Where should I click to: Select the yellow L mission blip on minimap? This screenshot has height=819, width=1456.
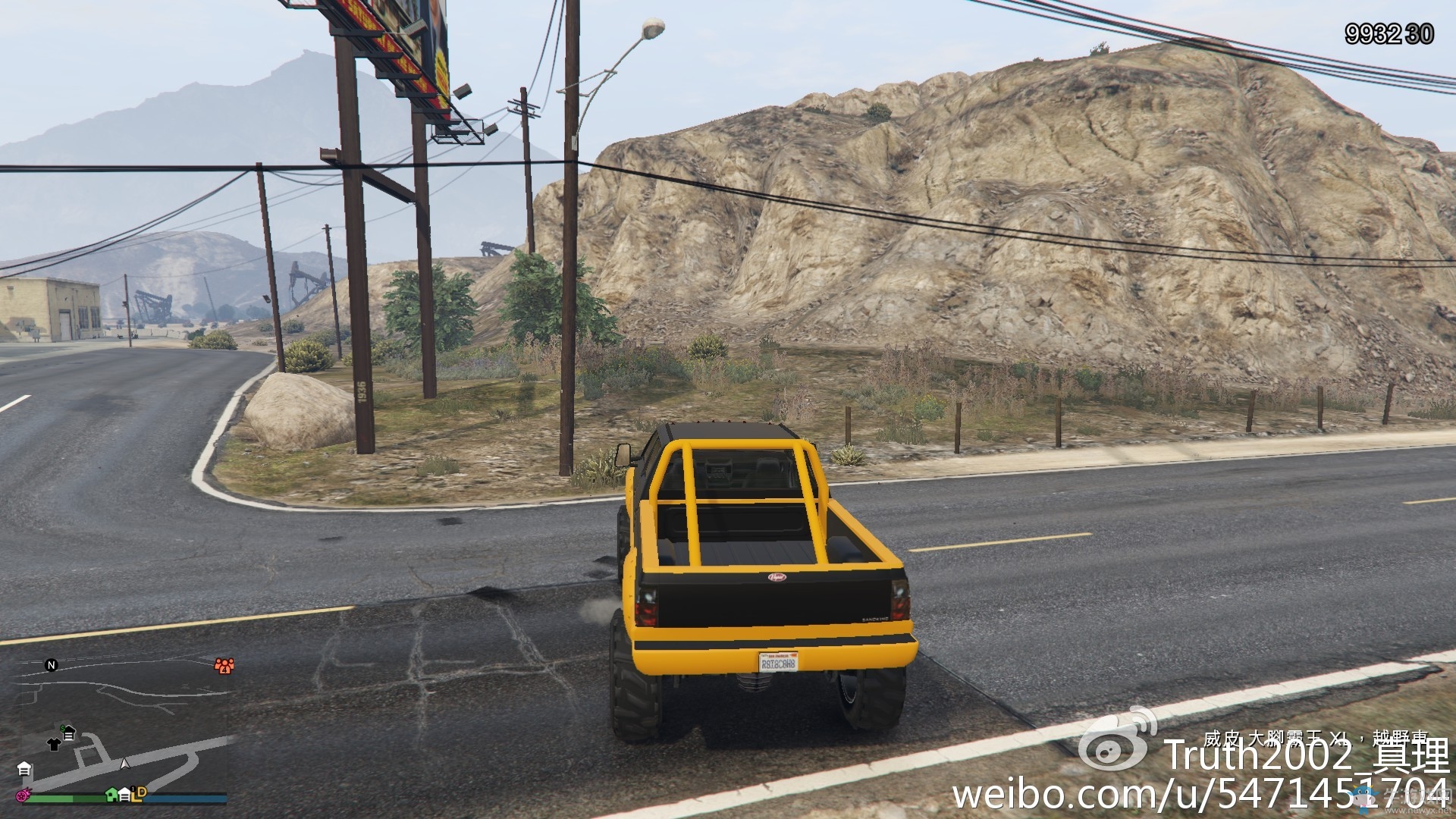tap(135, 798)
